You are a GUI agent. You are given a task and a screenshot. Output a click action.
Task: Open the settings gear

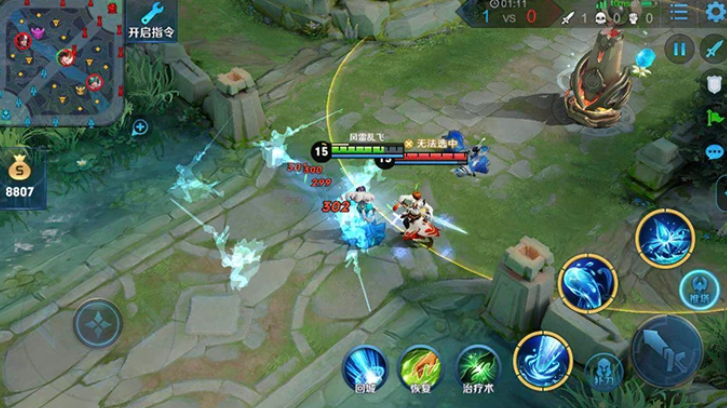point(714,12)
